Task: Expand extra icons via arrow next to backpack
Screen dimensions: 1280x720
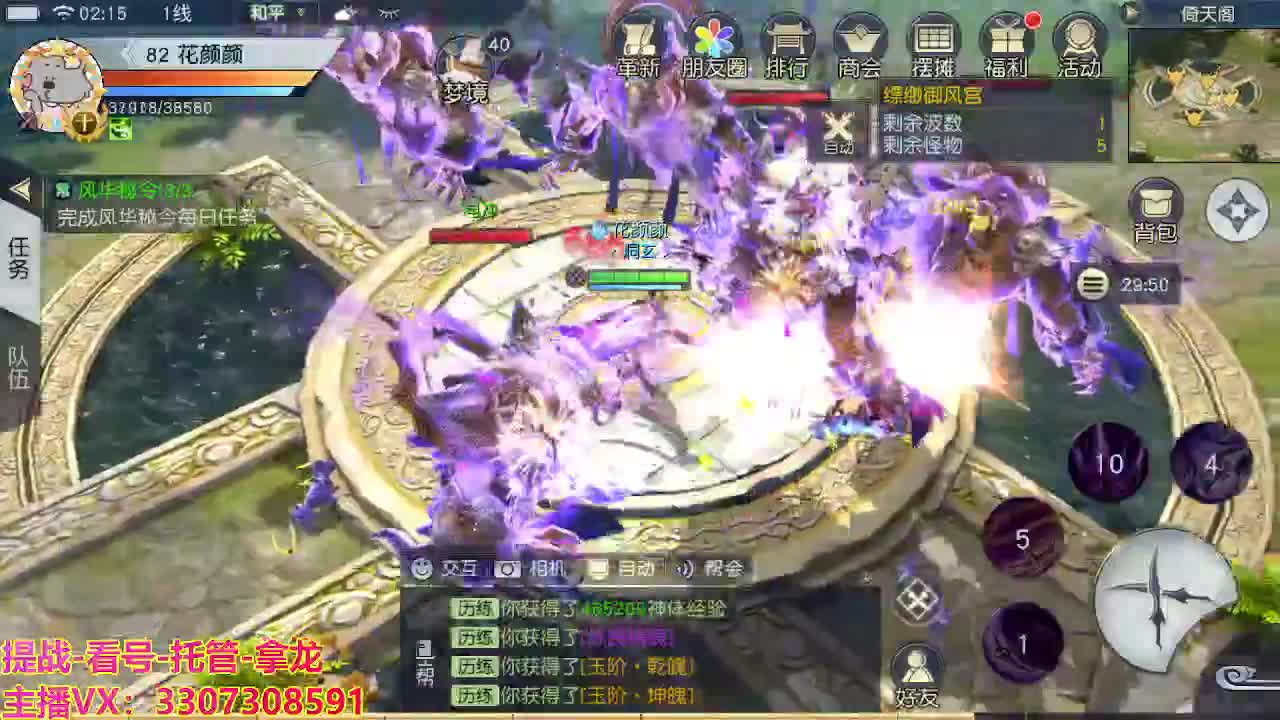Action: click(x=1239, y=210)
